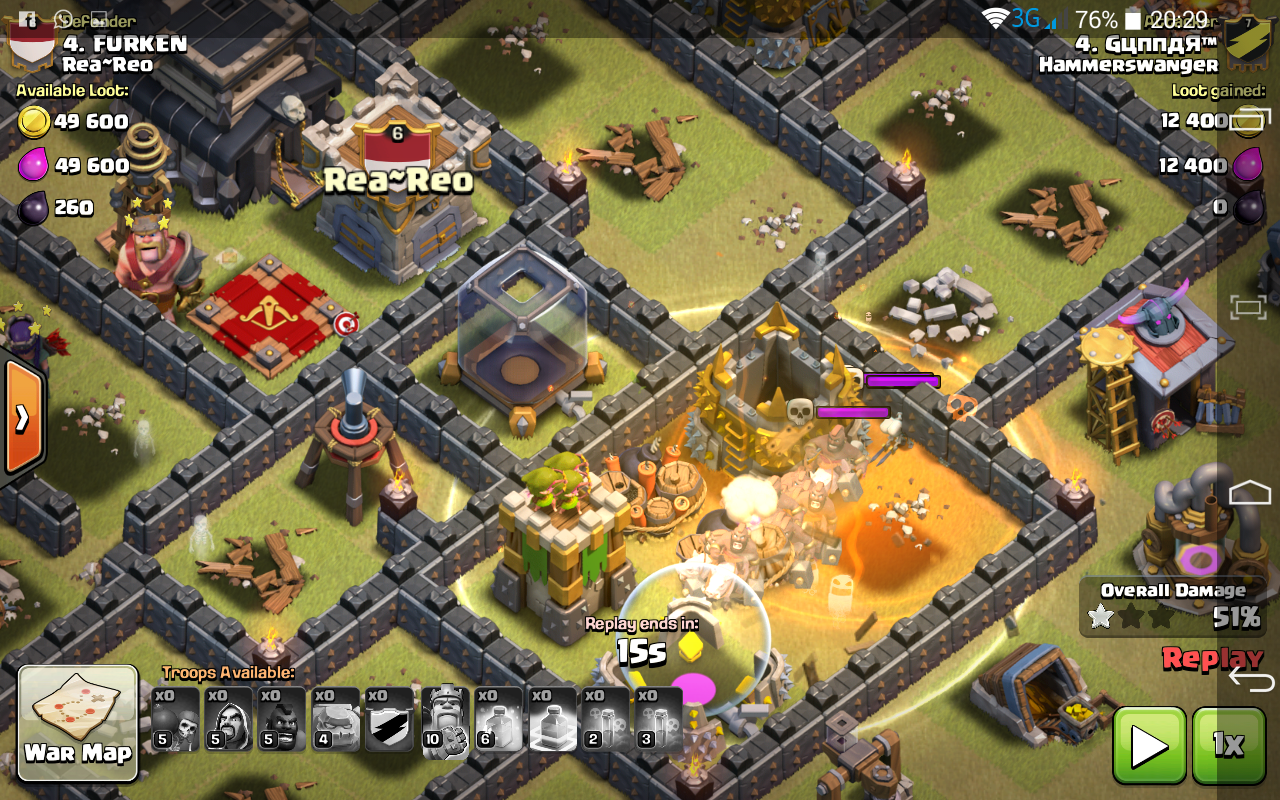1280x800 pixels.
Task: Choose the Hog Rider troop slot
Action: tap(282, 719)
